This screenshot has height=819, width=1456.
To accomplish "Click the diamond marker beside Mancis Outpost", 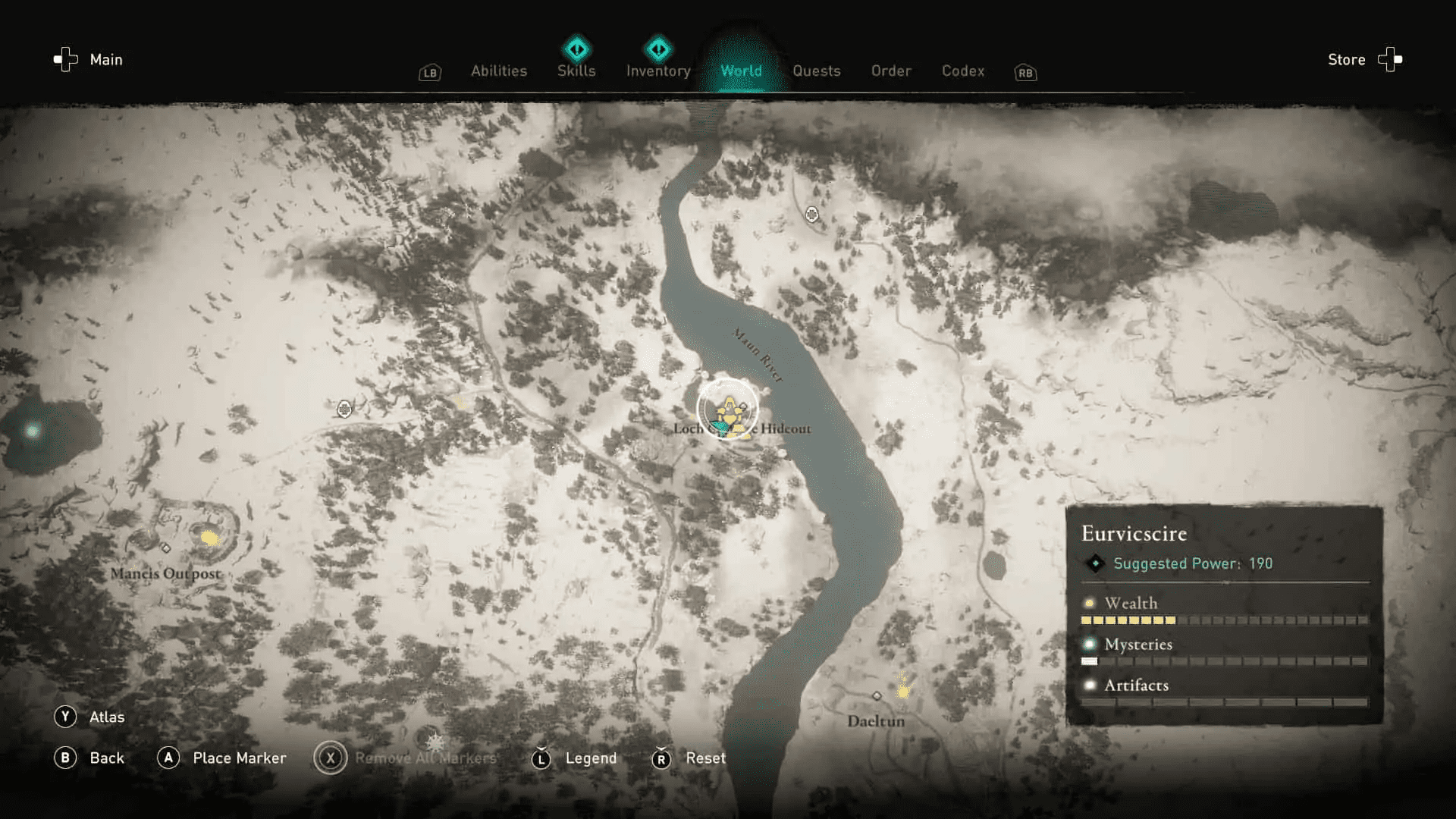I will 166,549.
